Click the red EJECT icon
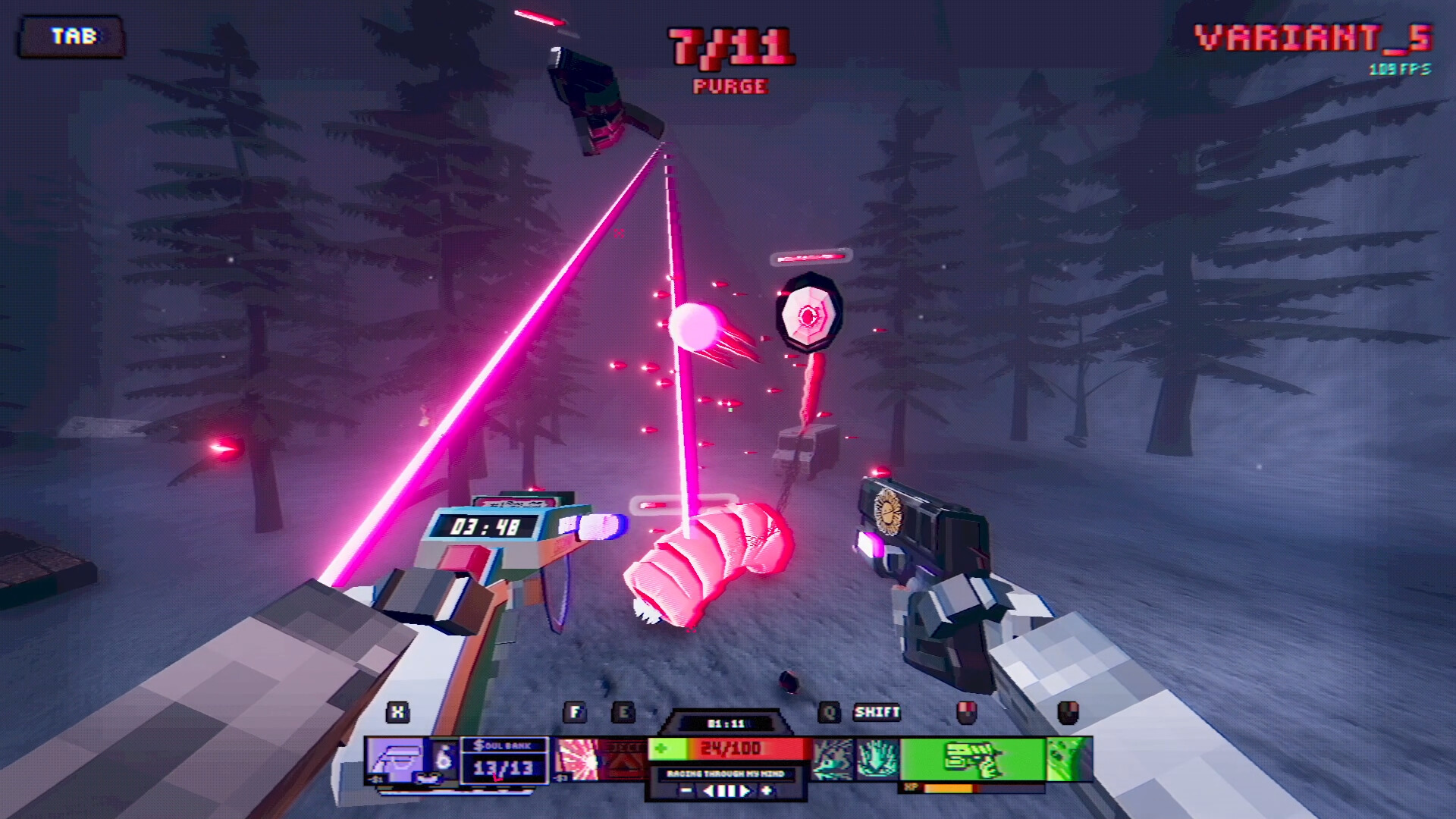Viewport: 1456px width, 819px height. pyautogui.click(x=623, y=760)
